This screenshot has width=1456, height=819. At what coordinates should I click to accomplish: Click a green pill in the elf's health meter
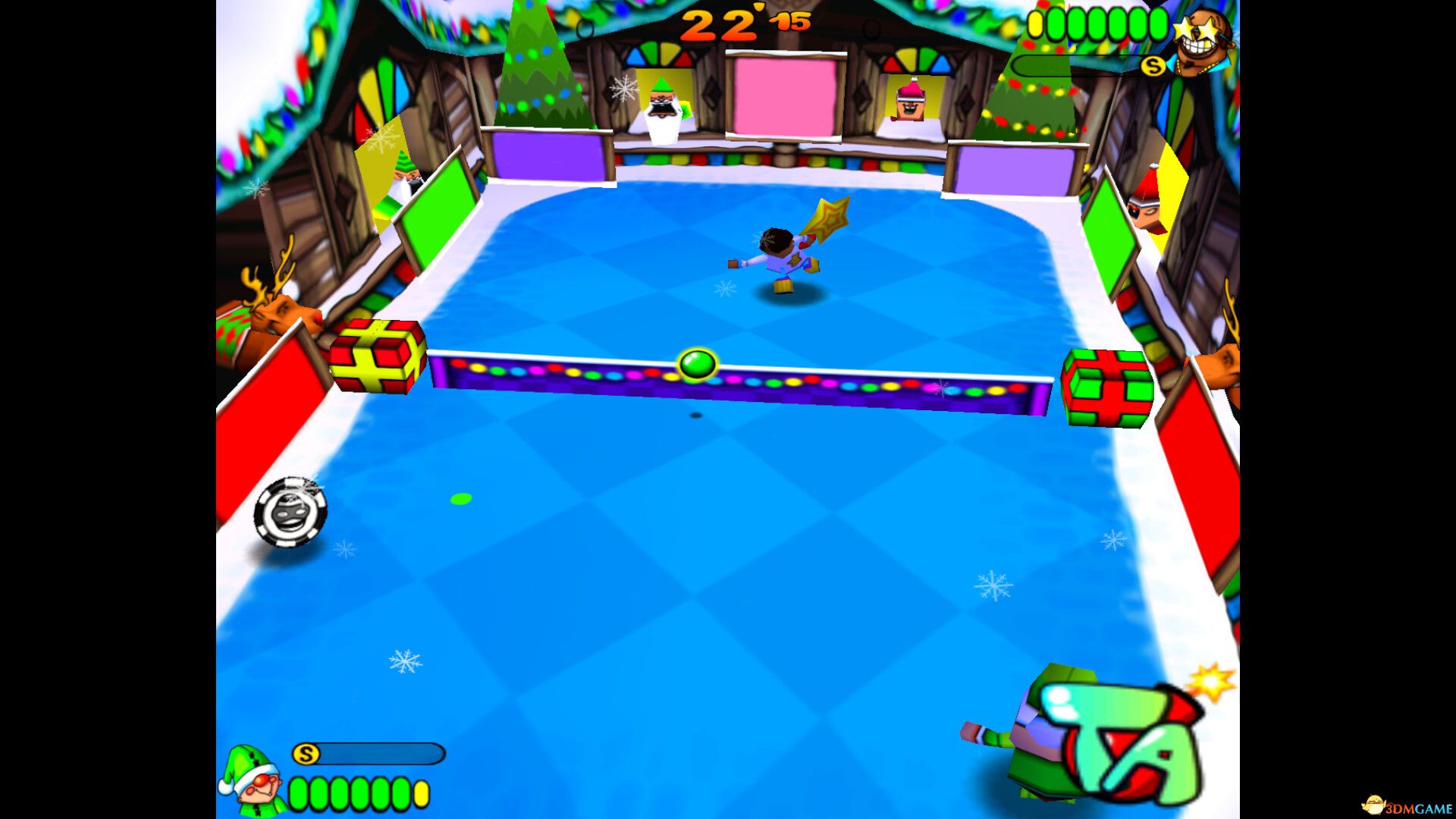tap(318, 793)
